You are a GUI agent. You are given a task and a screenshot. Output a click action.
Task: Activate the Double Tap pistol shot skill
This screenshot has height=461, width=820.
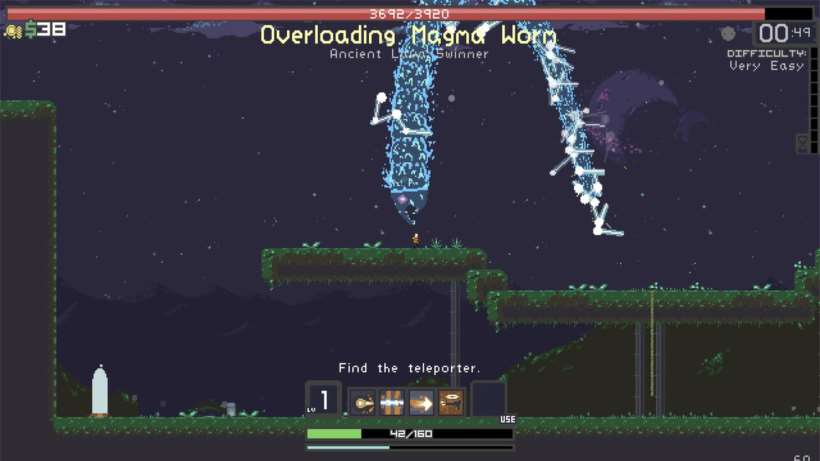pos(362,402)
